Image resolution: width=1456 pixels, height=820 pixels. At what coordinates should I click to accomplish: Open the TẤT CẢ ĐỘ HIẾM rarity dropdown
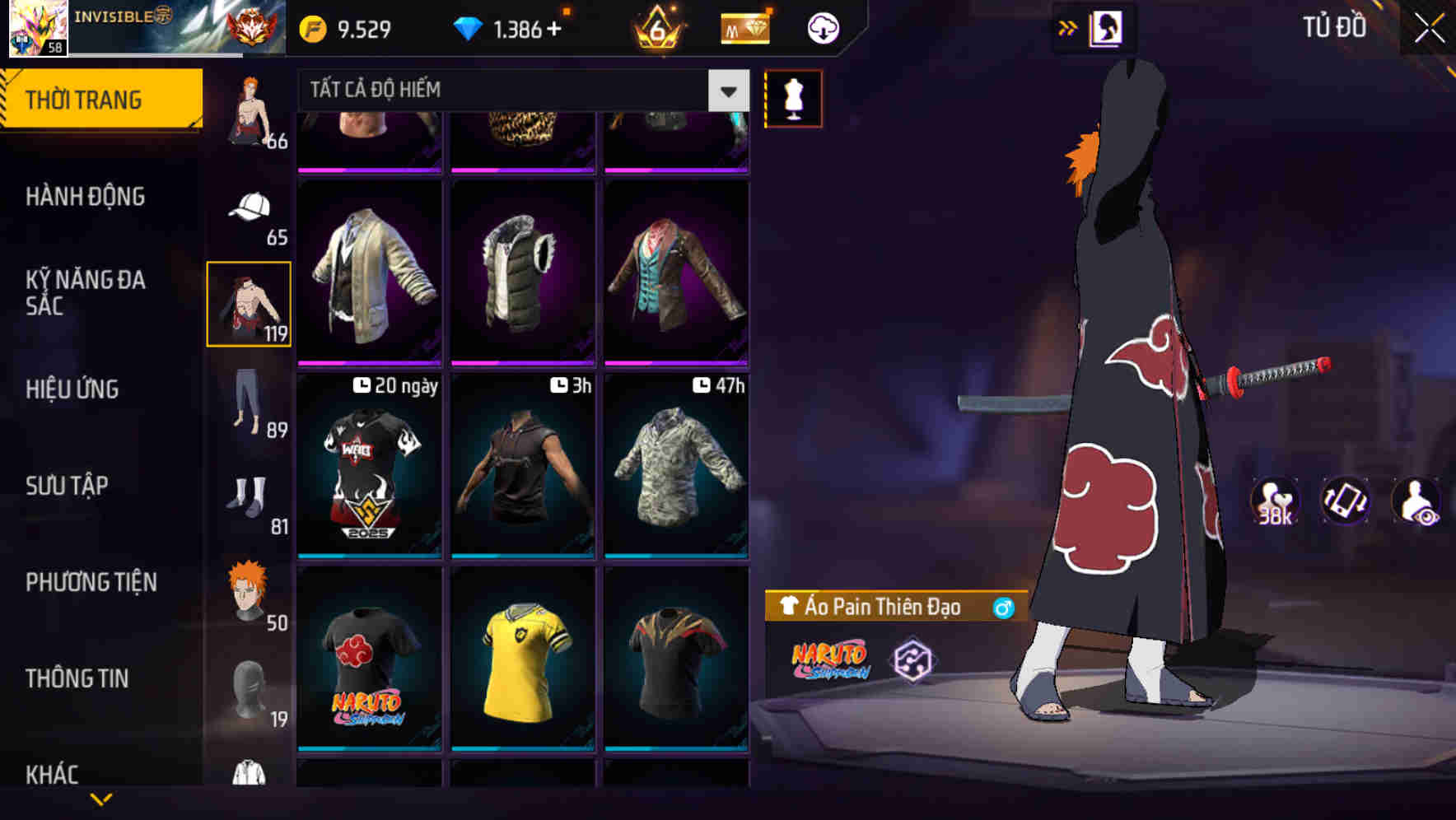coord(519,91)
